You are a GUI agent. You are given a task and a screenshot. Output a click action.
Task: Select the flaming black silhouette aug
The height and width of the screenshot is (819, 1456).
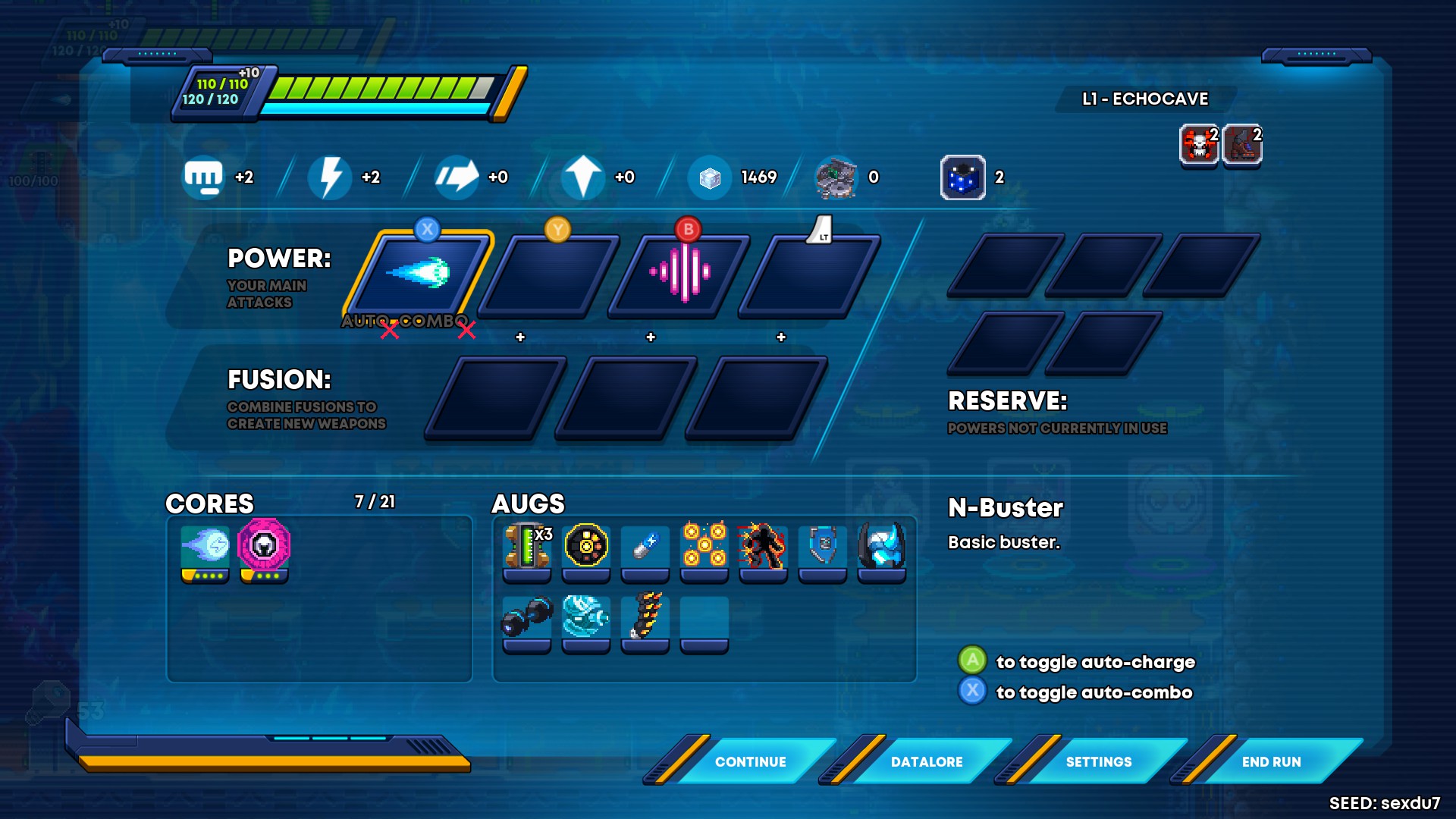[764, 546]
